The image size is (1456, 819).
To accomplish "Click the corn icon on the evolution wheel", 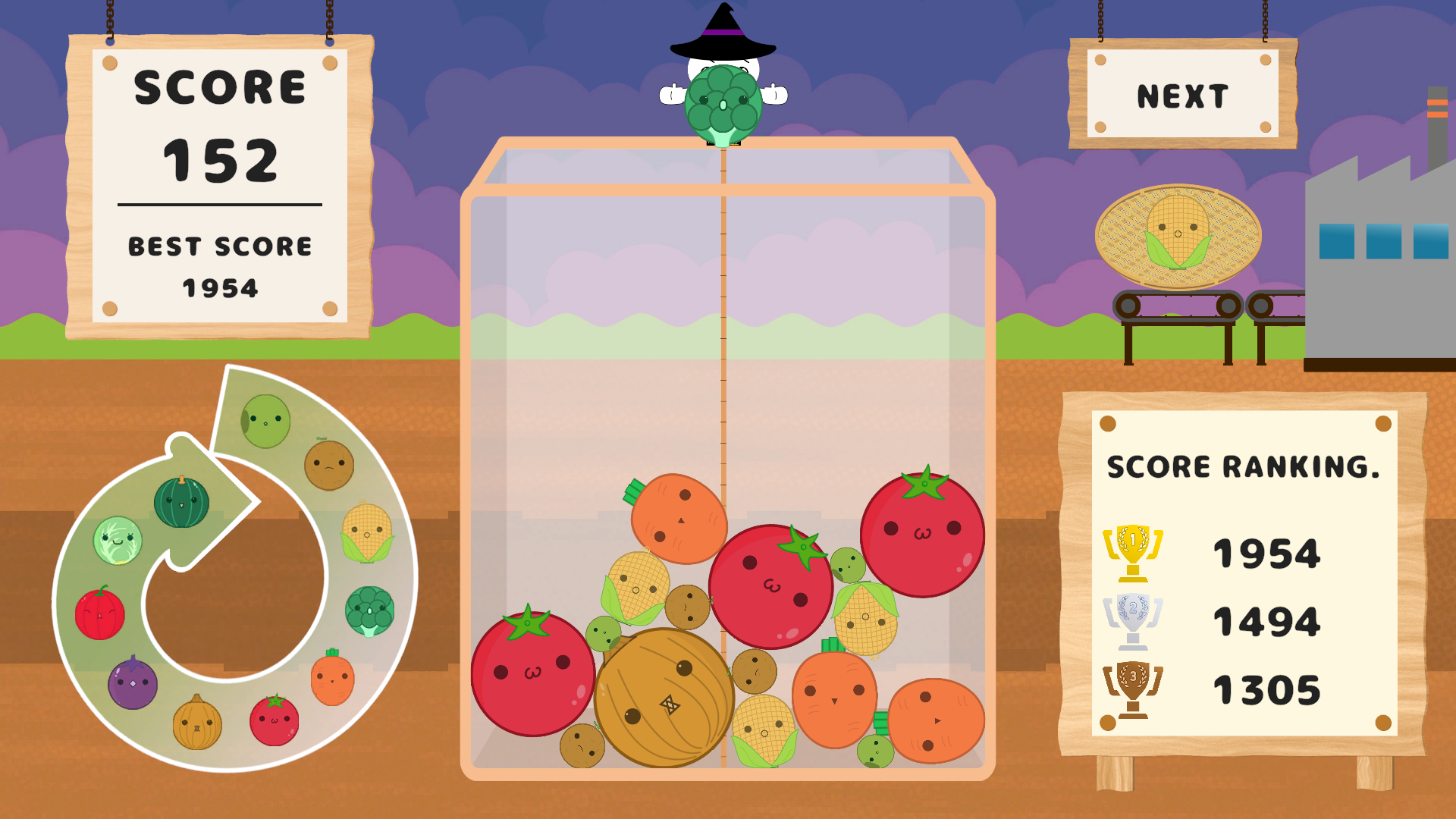I will tap(369, 531).
